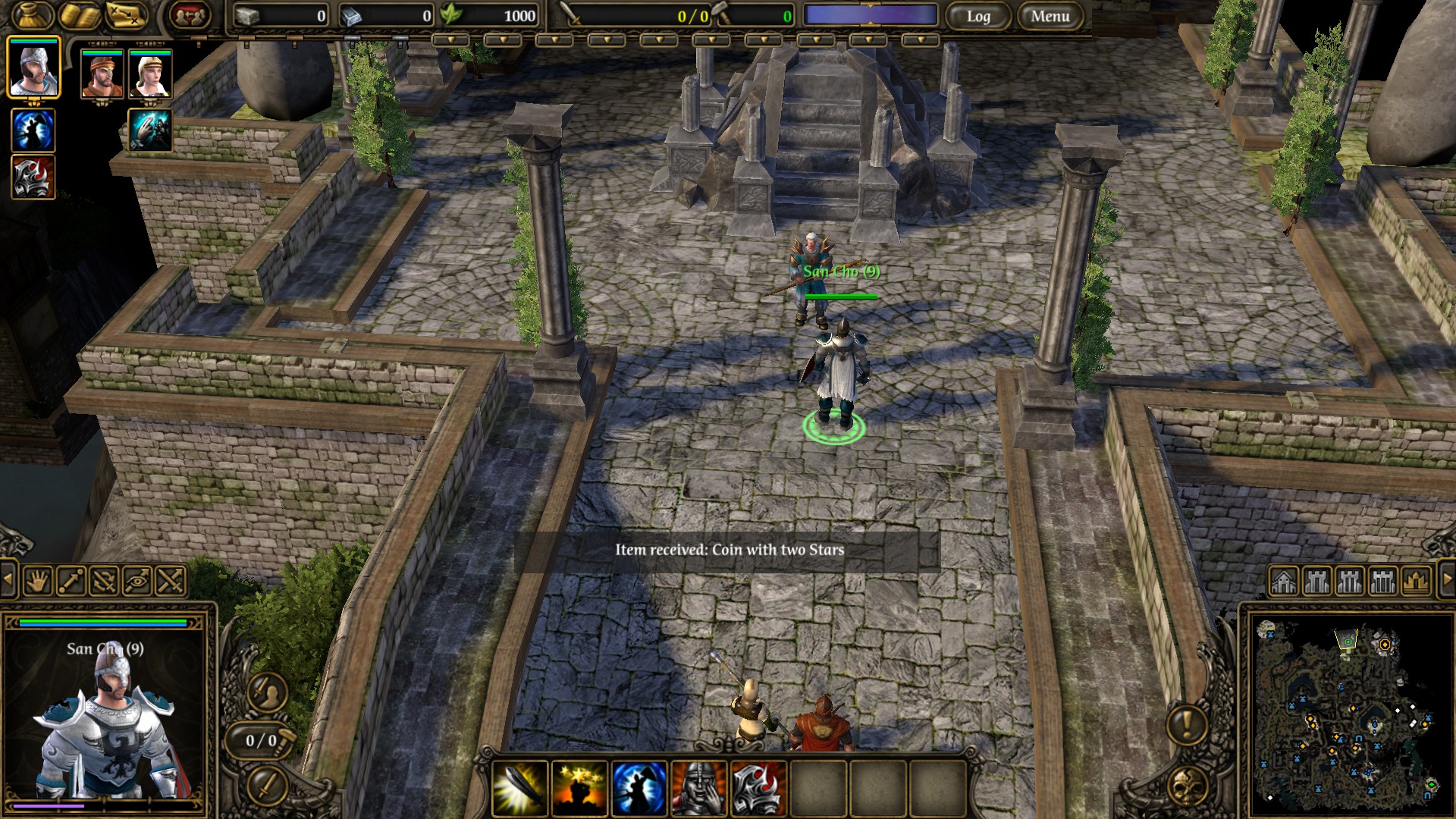
Task: Open the inventory bag icon
Action: tap(32, 15)
